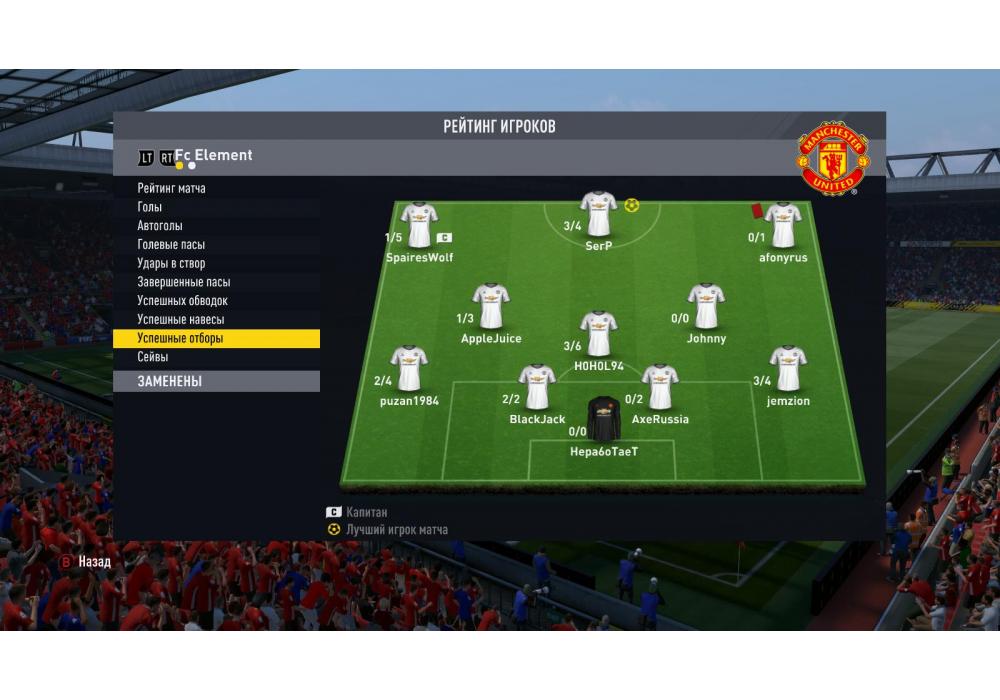The height and width of the screenshot is (700, 1000).
Task: Show Завершенные пасы ratings
Action: (x=184, y=282)
